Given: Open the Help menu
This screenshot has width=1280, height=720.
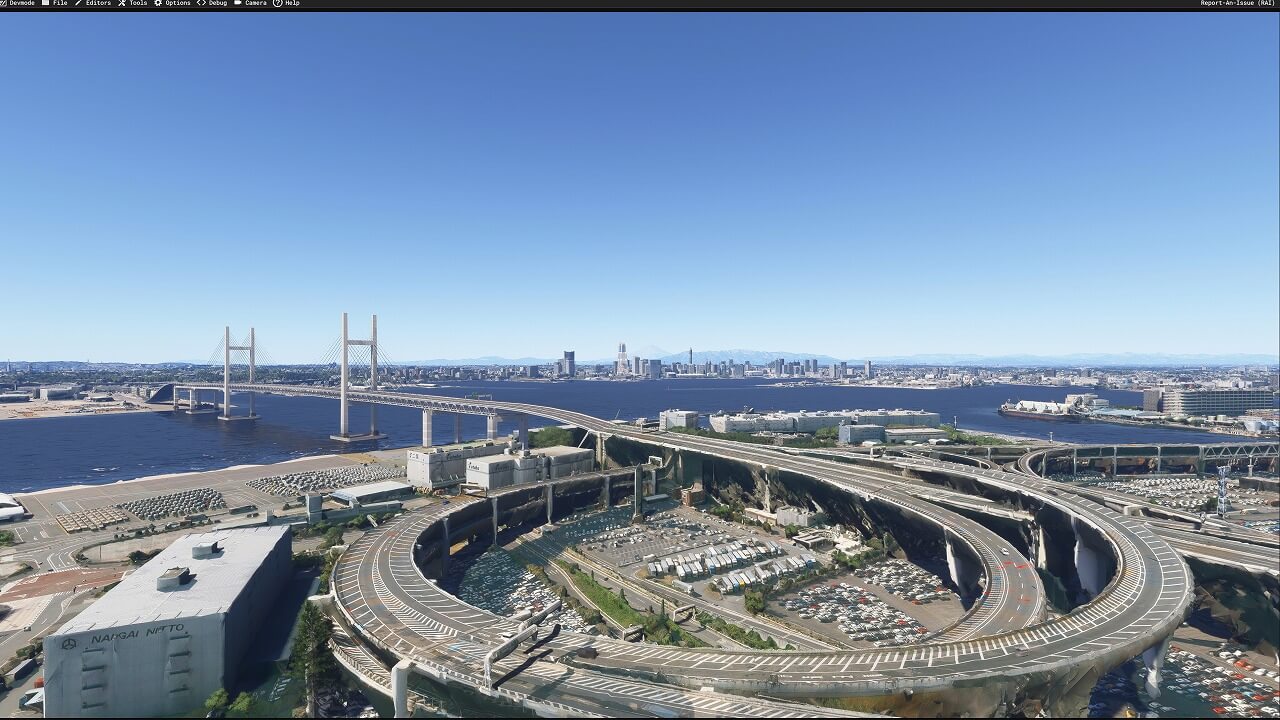Looking at the screenshot, I should click(287, 3).
